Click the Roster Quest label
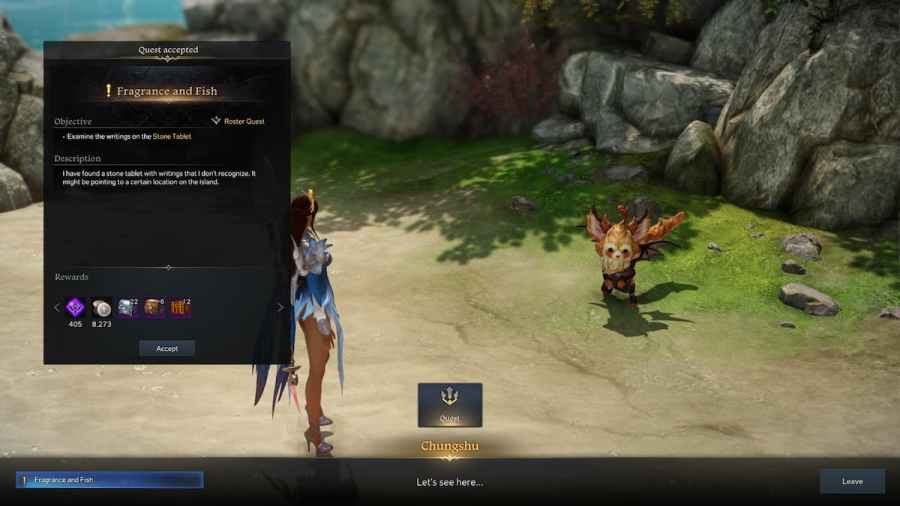The image size is (900, 506). coord(243,121)
